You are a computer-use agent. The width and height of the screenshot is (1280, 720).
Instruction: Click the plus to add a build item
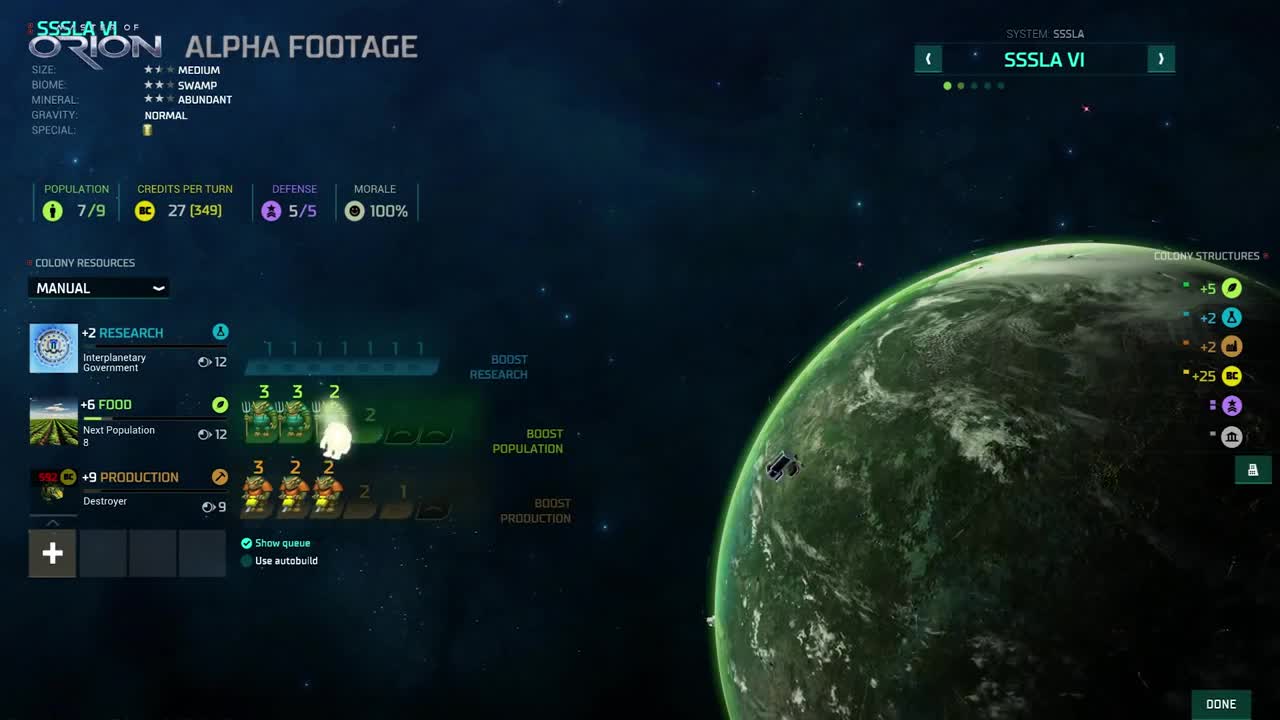pyautogui.click(x=52, y=552)
